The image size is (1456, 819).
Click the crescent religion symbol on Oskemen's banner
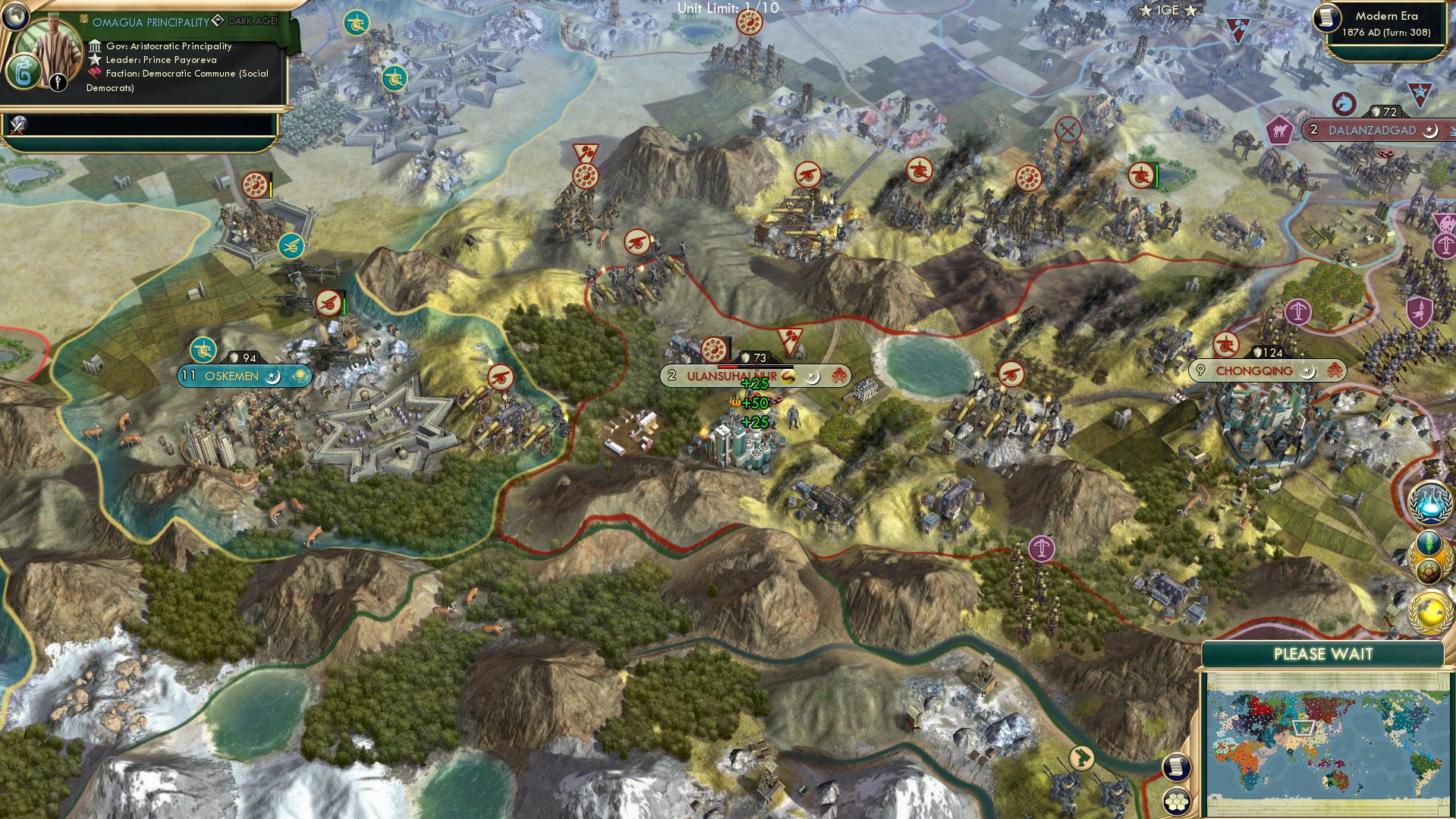271,376
